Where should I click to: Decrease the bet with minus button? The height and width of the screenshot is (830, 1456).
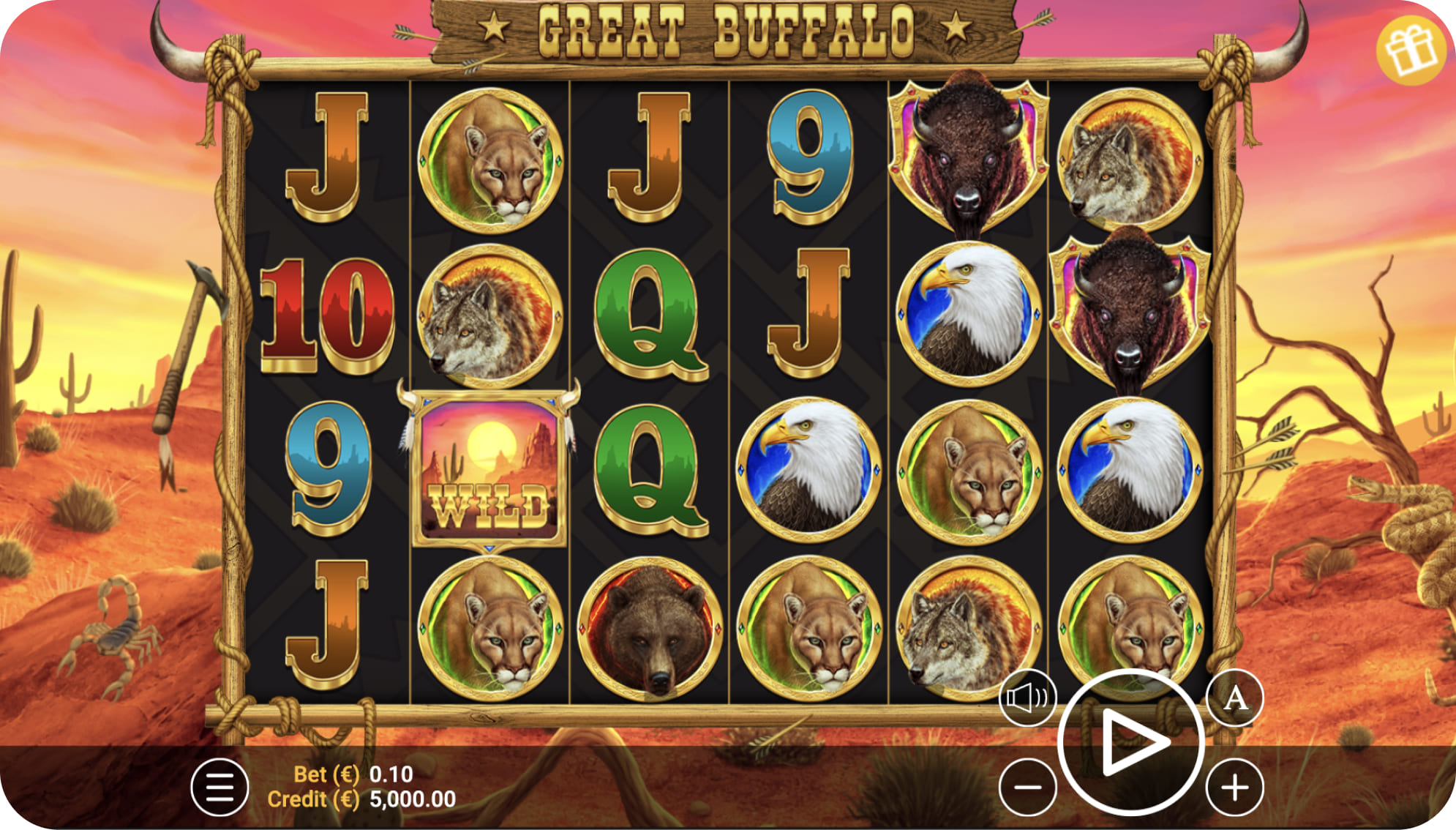(1027, 787)
